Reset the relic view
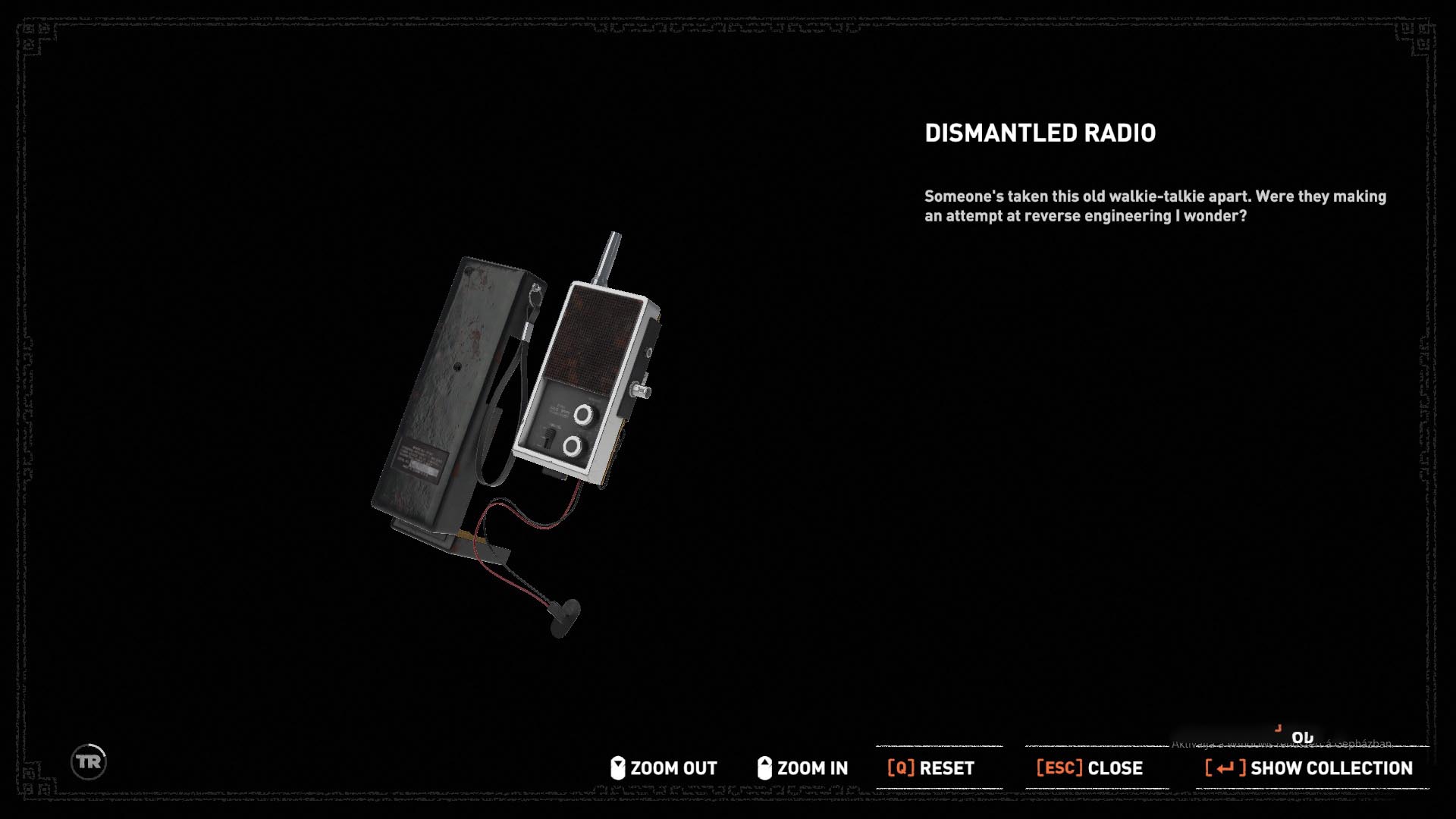 pos(931,768)
